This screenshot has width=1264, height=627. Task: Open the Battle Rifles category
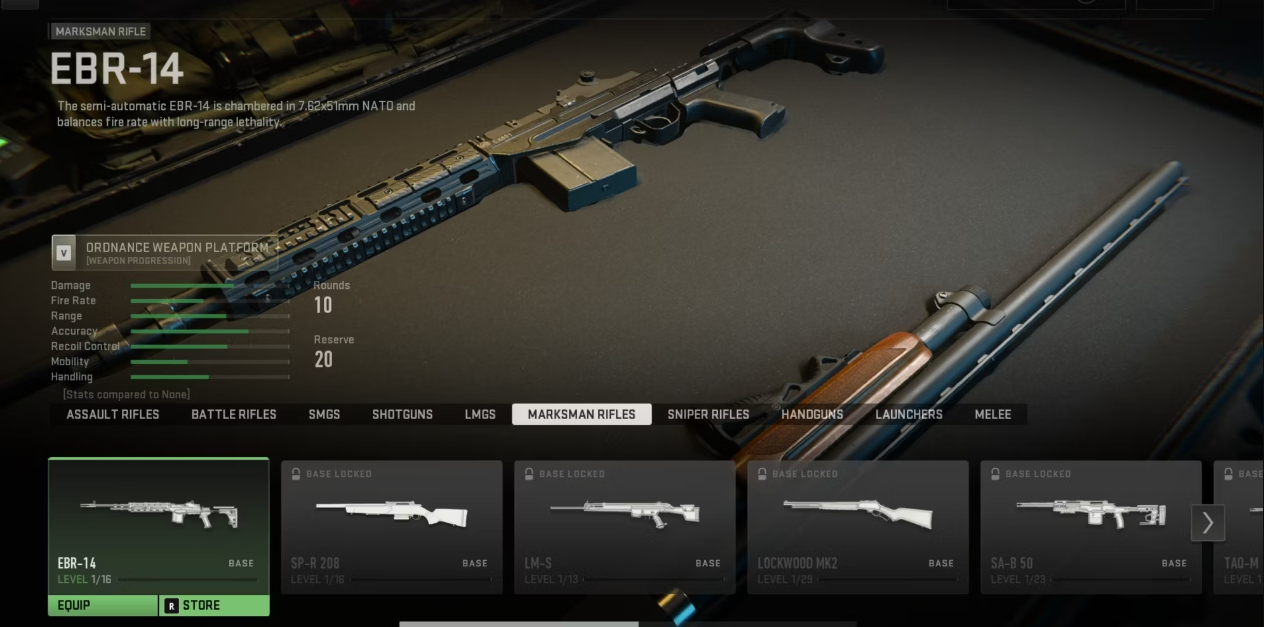coord(234,414)
